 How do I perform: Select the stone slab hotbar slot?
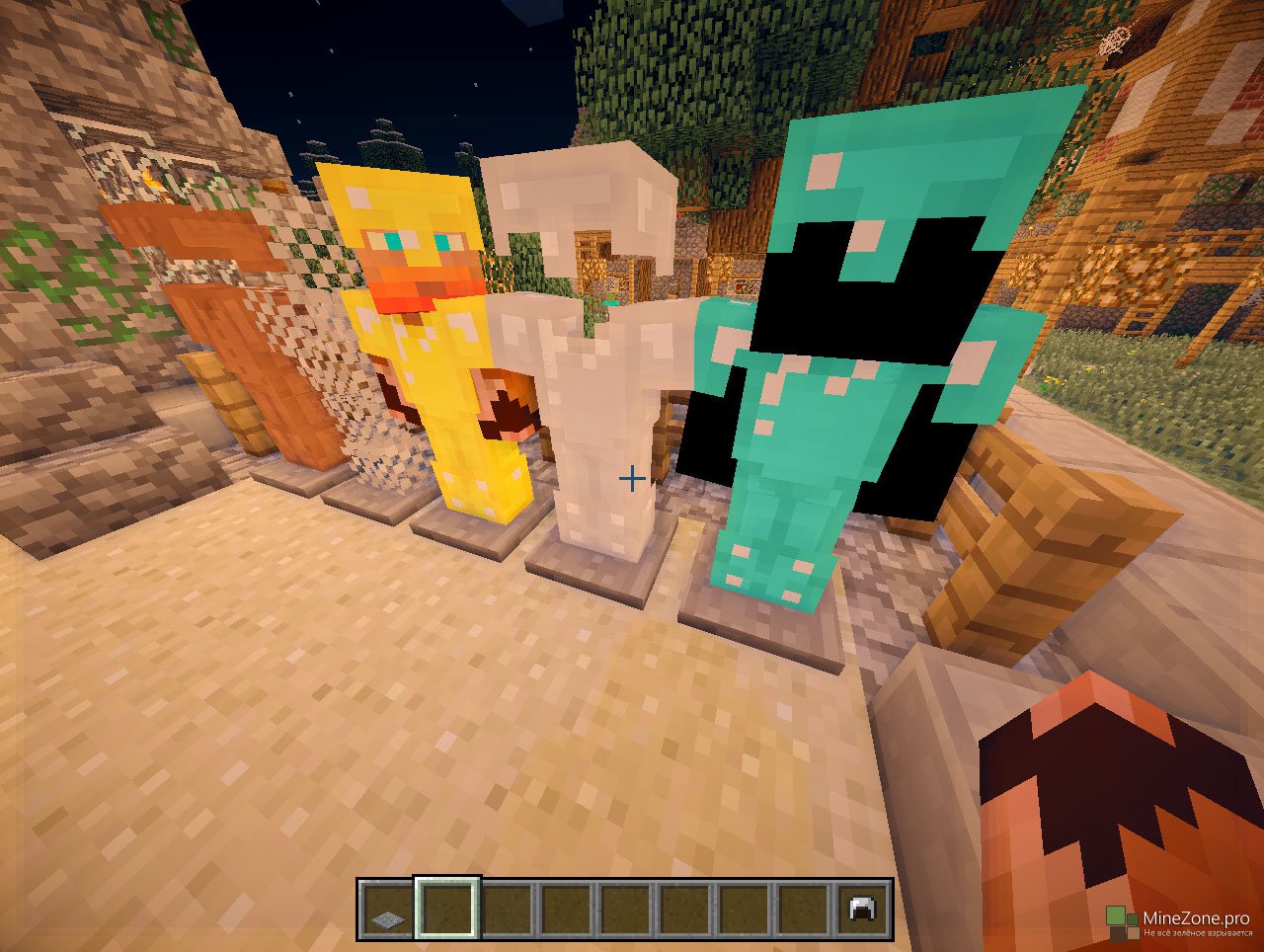pyautogui.click(x=386, y=910)
